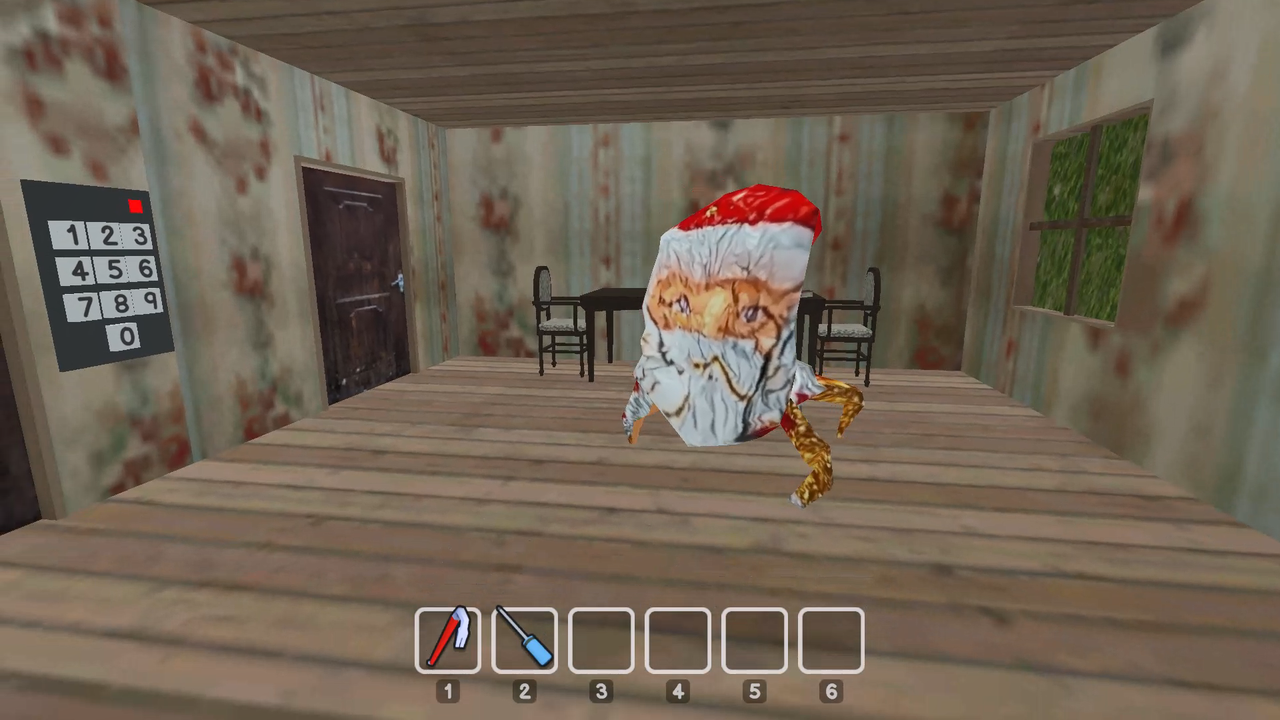Click empty inventory slot 3

pos(601,638)
